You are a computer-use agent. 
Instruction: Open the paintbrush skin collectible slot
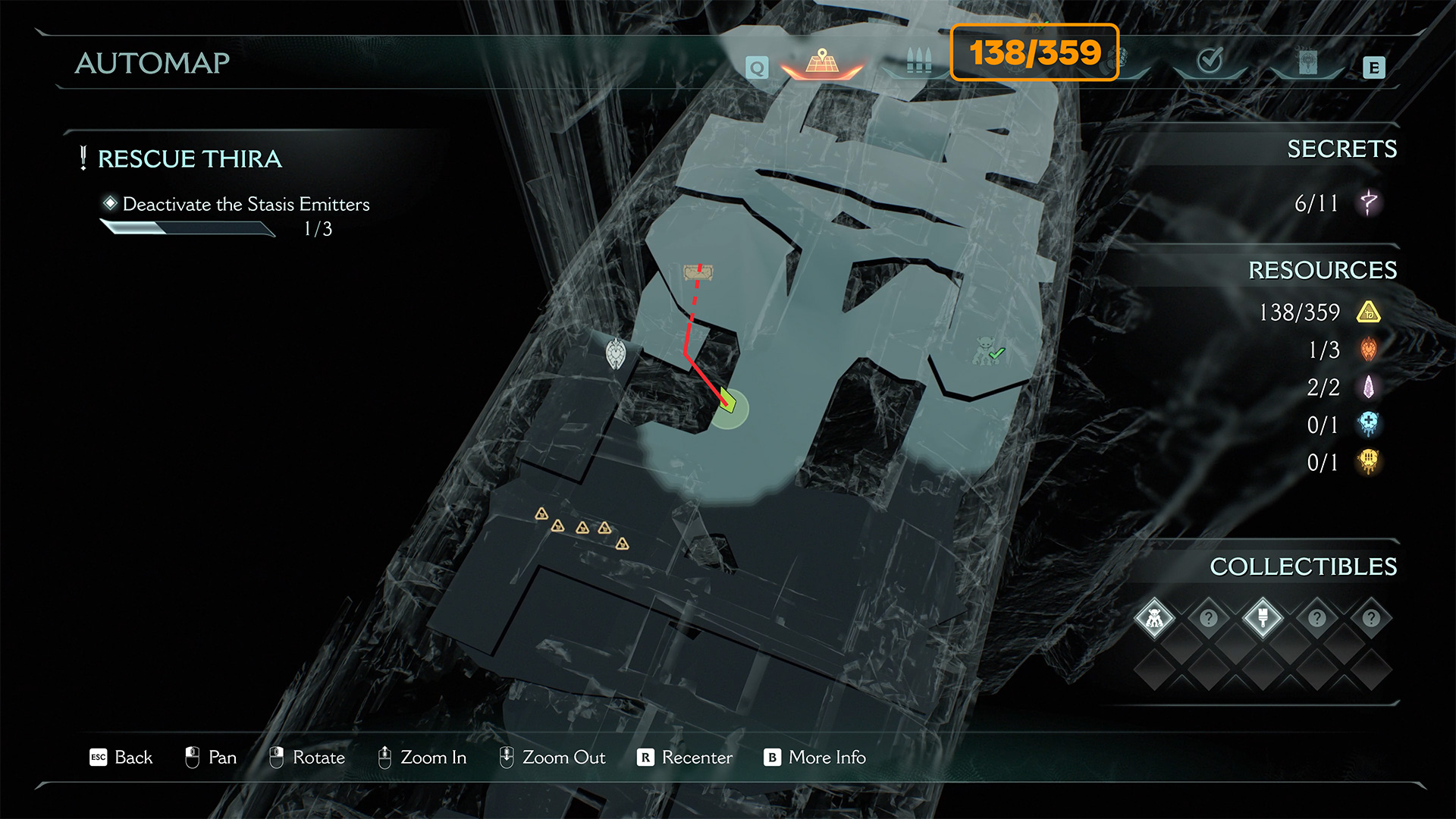click(x=1263, y=619)
